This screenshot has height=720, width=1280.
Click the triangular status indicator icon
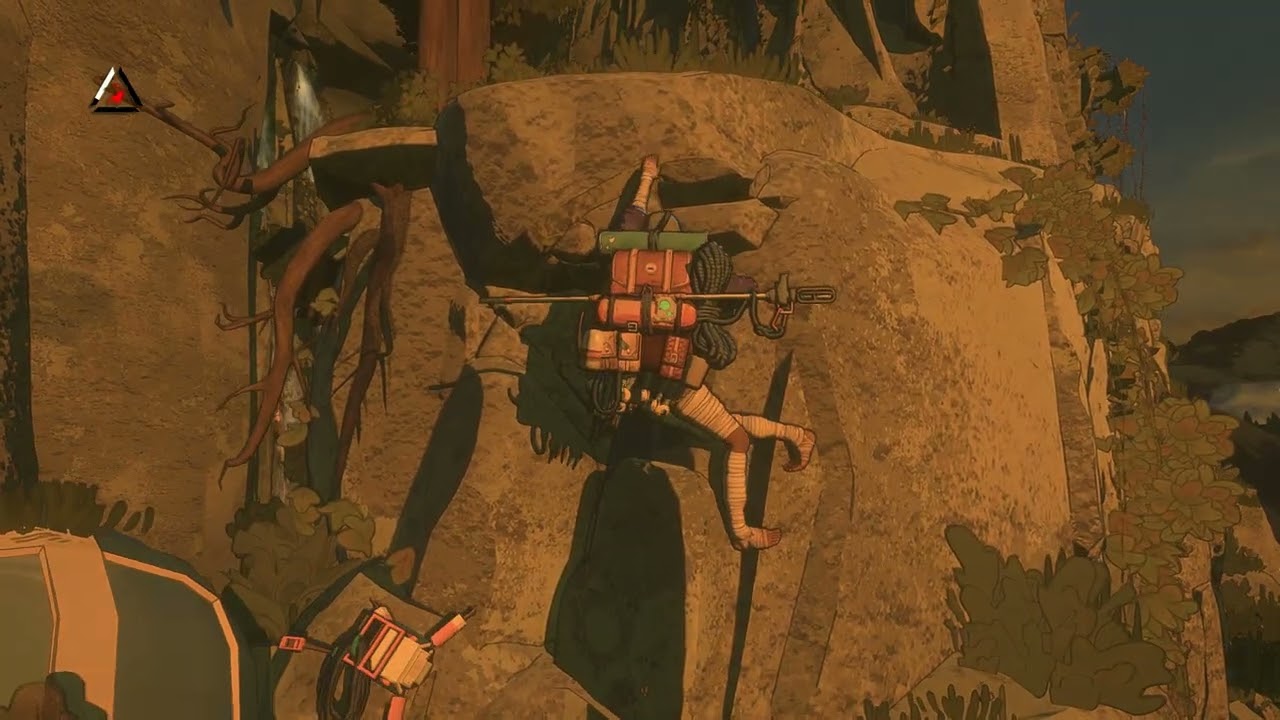116,92
